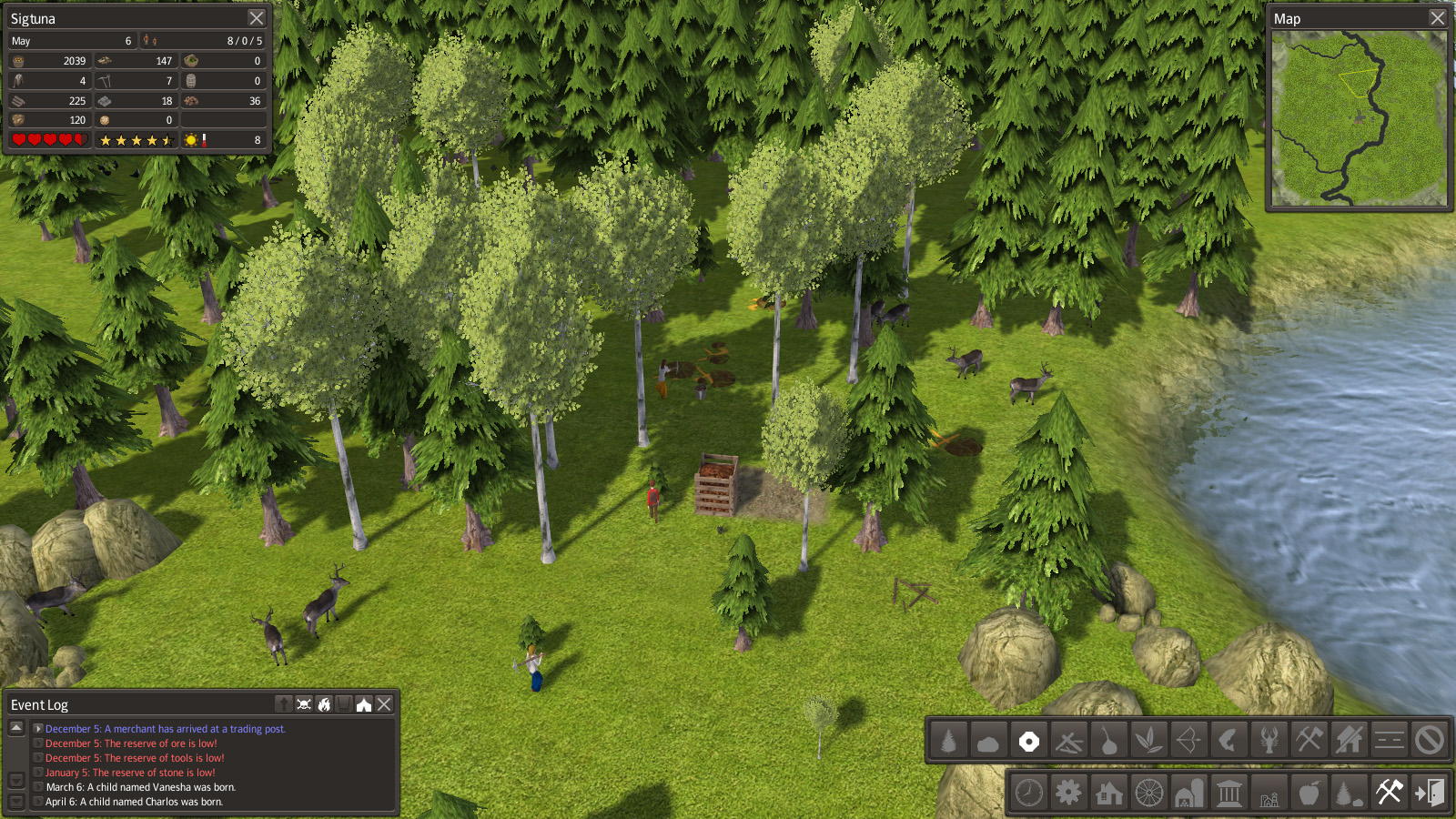Open the town hall services building menu
This screenshot has height=819, width=1456.
(x=1228, y=793)
